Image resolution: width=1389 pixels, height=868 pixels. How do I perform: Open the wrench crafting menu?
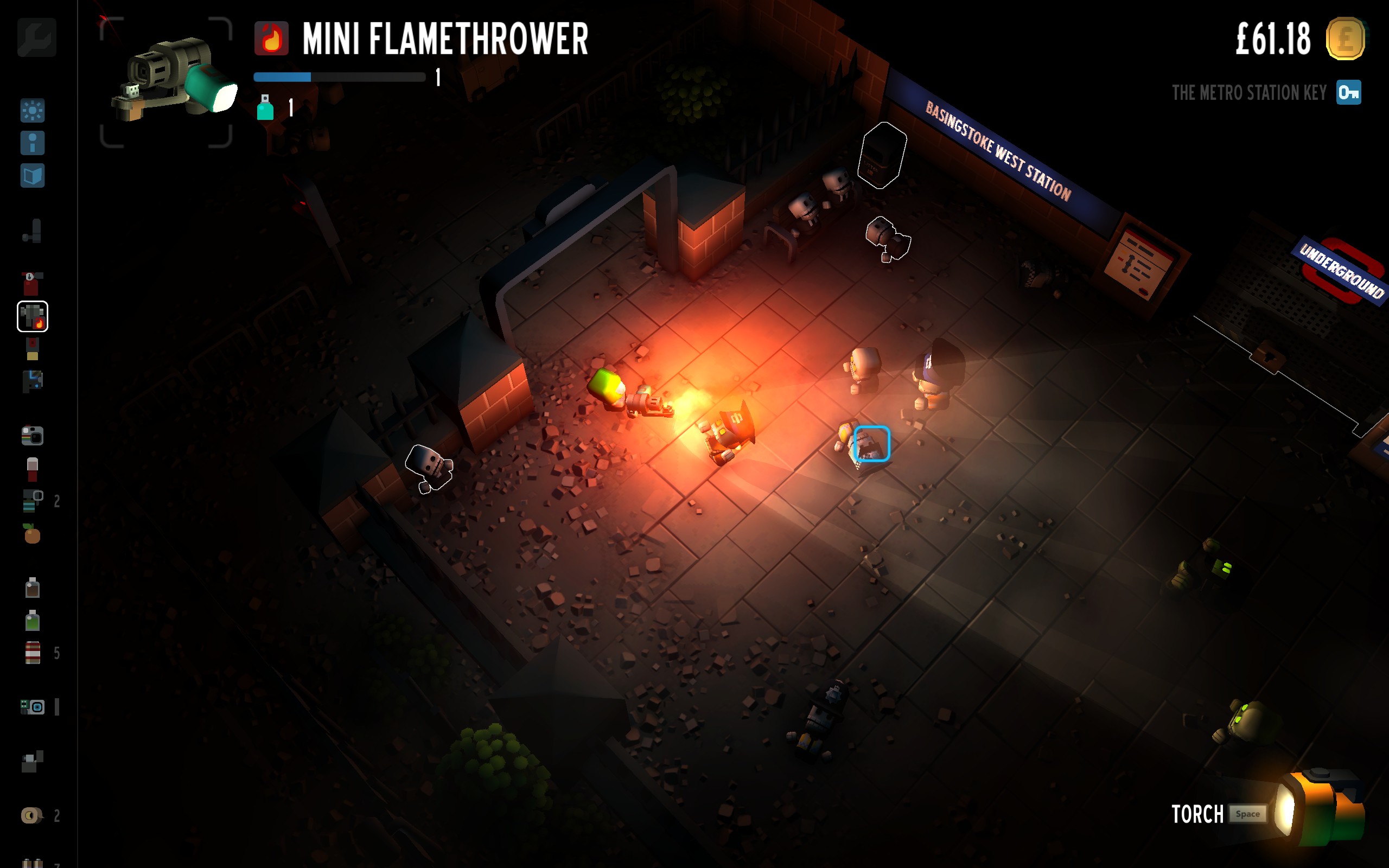pos(37,38)
